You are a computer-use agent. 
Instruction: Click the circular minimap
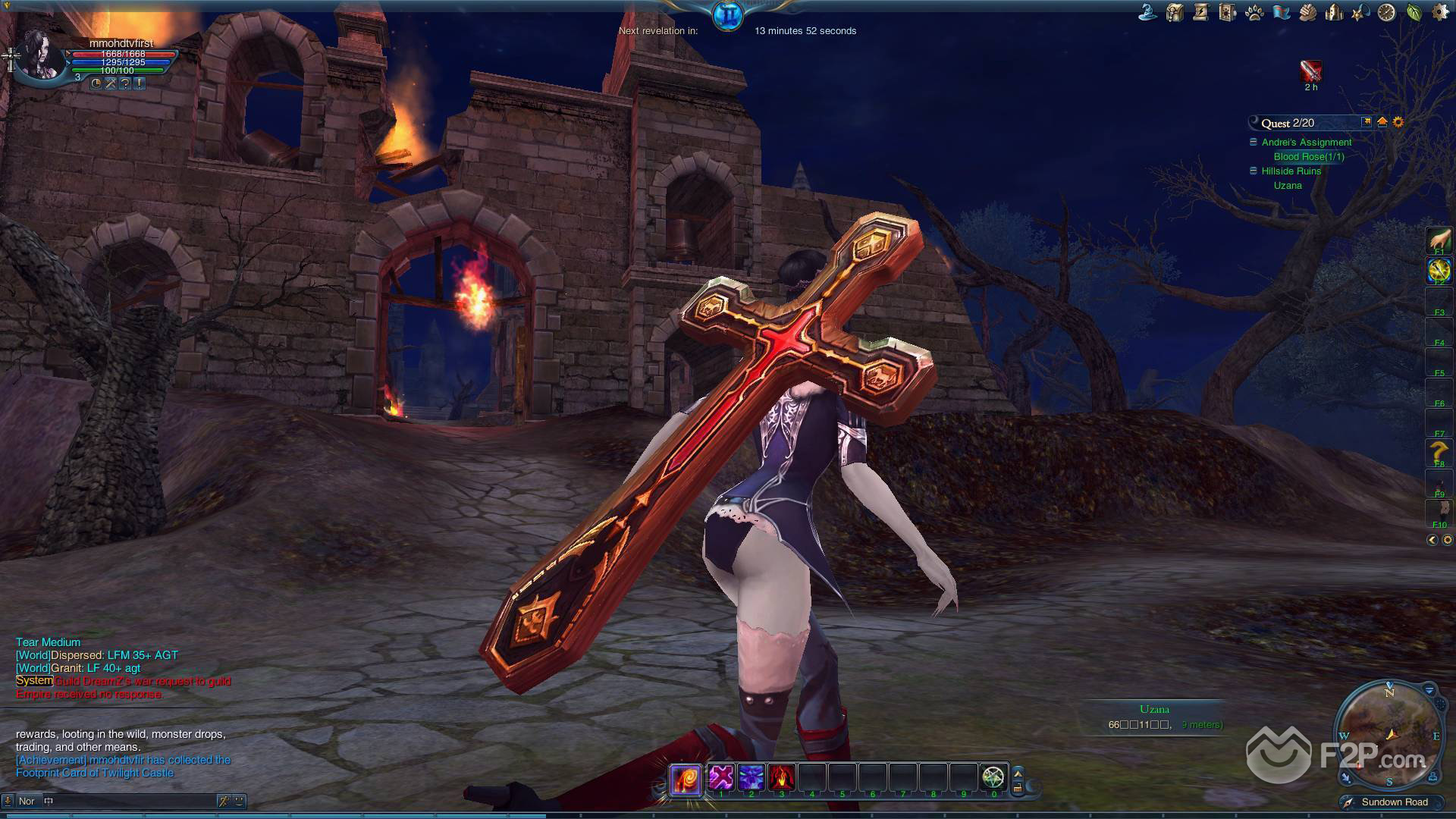coord(1389,733)
